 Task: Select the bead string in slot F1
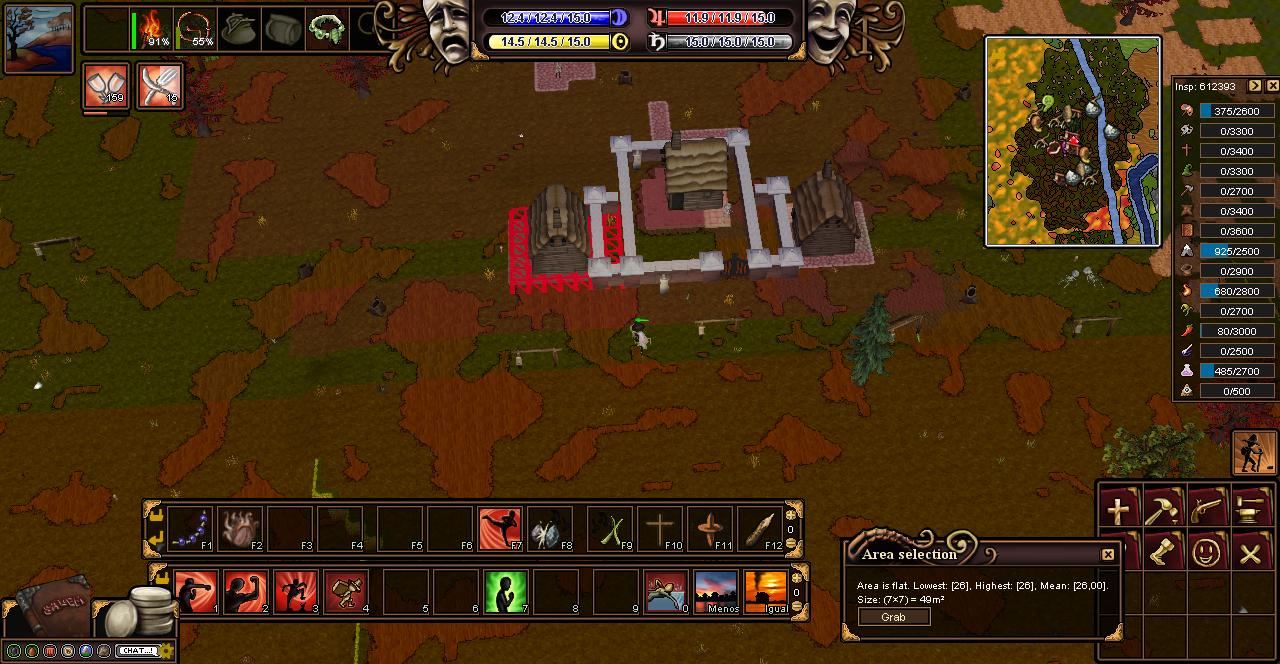tap(190, 529)
